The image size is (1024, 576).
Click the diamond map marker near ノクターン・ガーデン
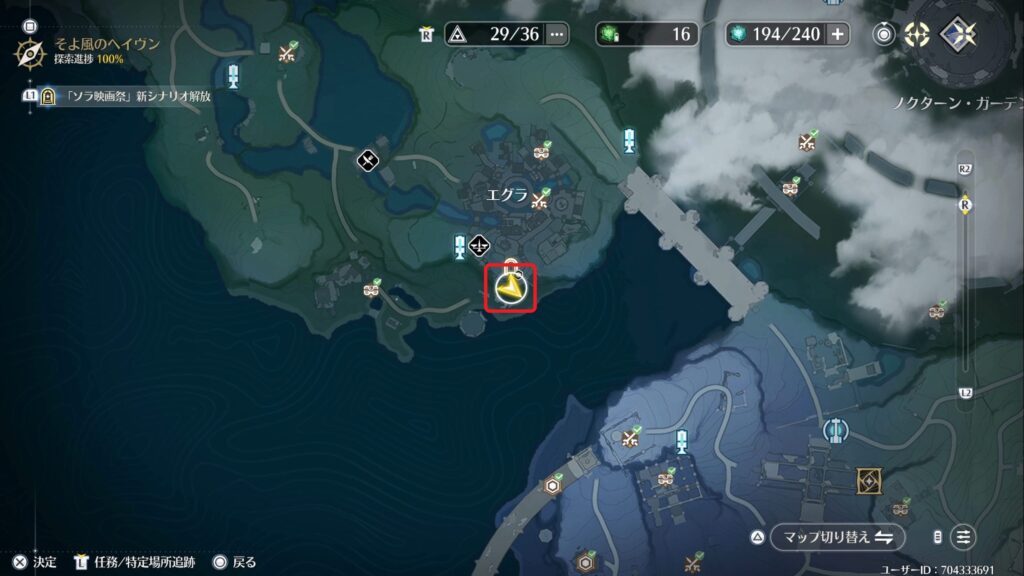(x=956, y=34)
